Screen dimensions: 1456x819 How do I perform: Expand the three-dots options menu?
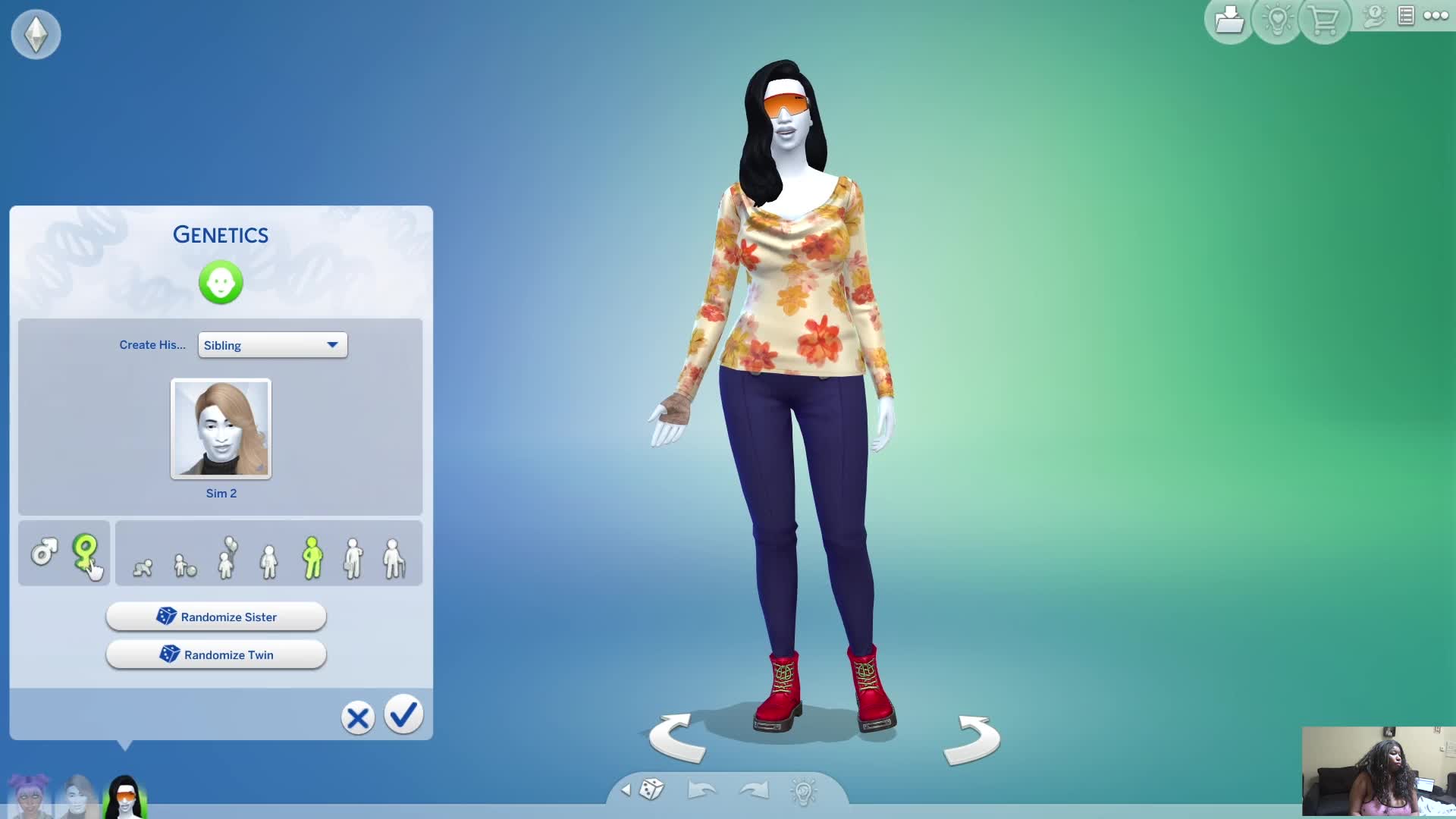[1436, 15]
